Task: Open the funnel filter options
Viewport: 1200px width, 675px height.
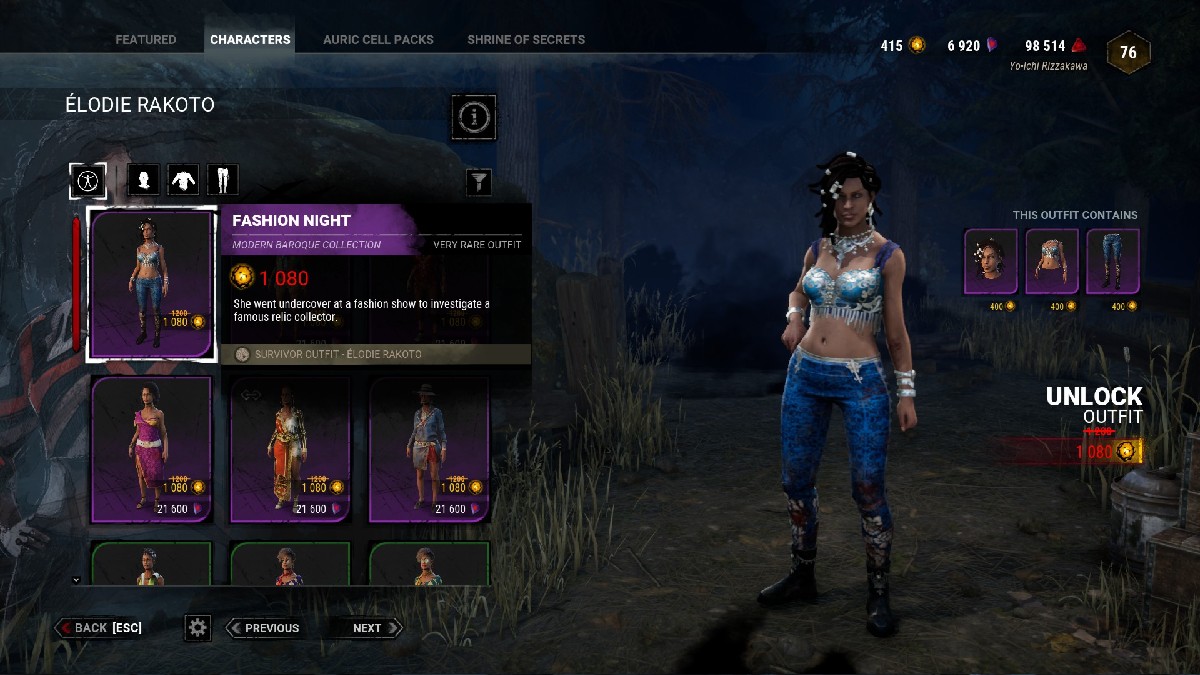Action: [x=480, y=181]
